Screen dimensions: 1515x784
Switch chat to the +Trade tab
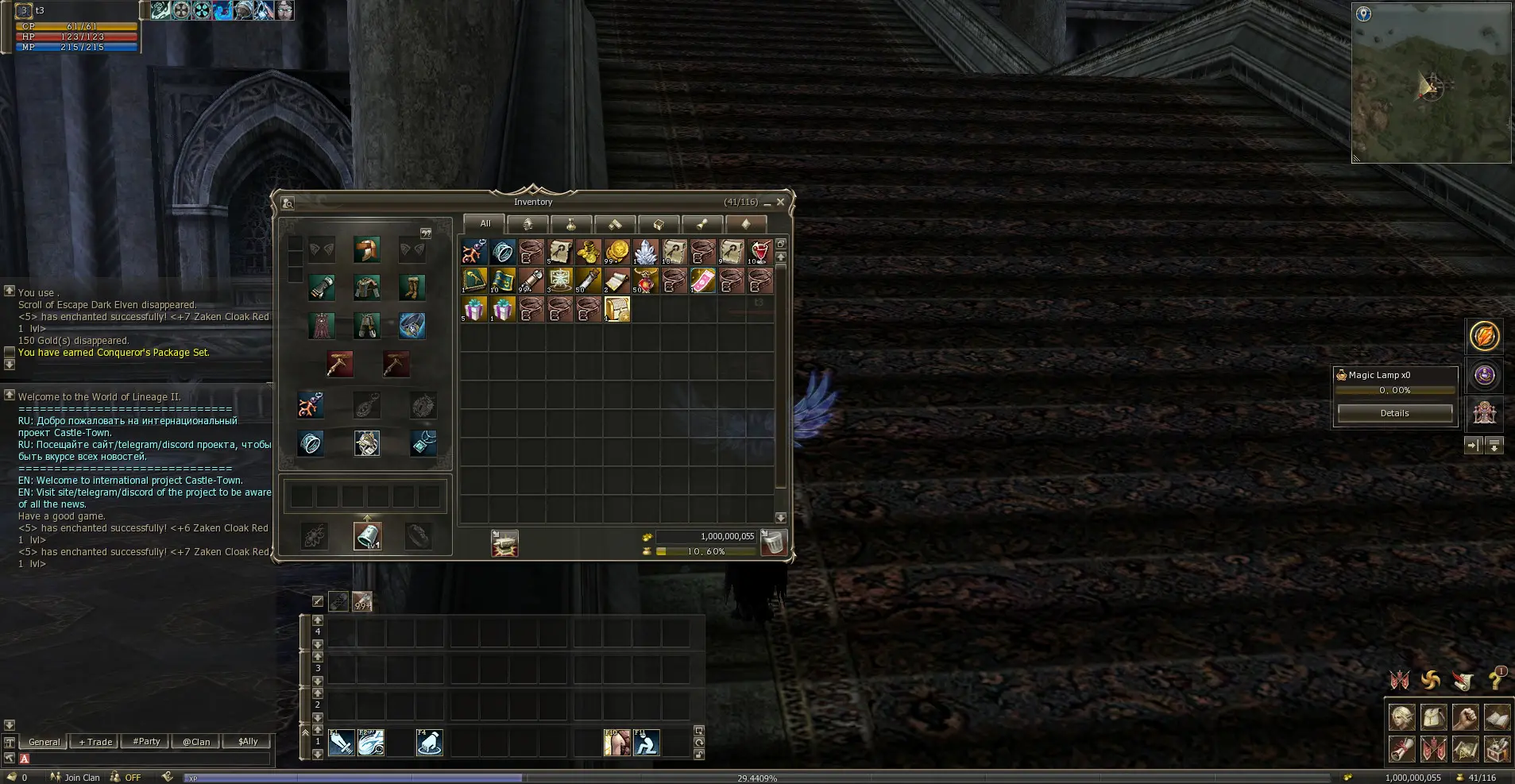96,742
